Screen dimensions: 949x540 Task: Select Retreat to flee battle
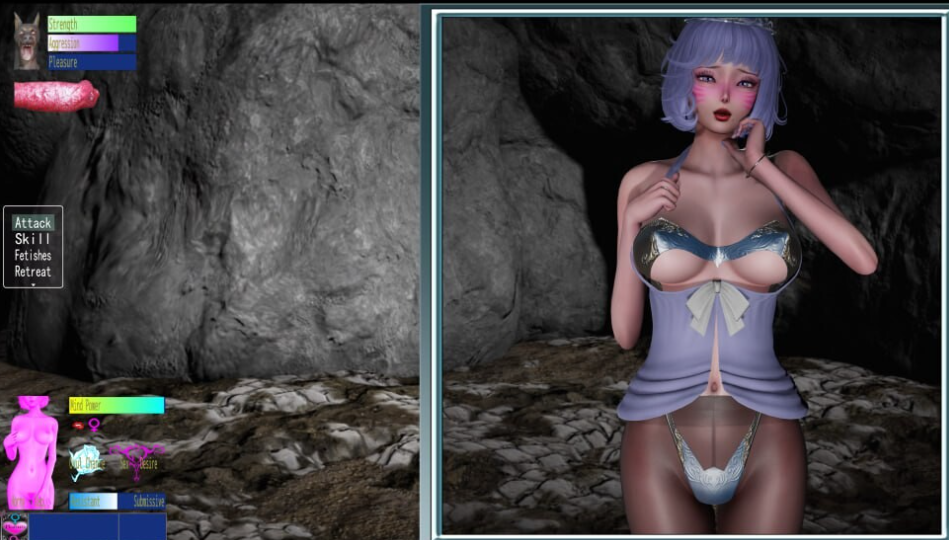33,271
